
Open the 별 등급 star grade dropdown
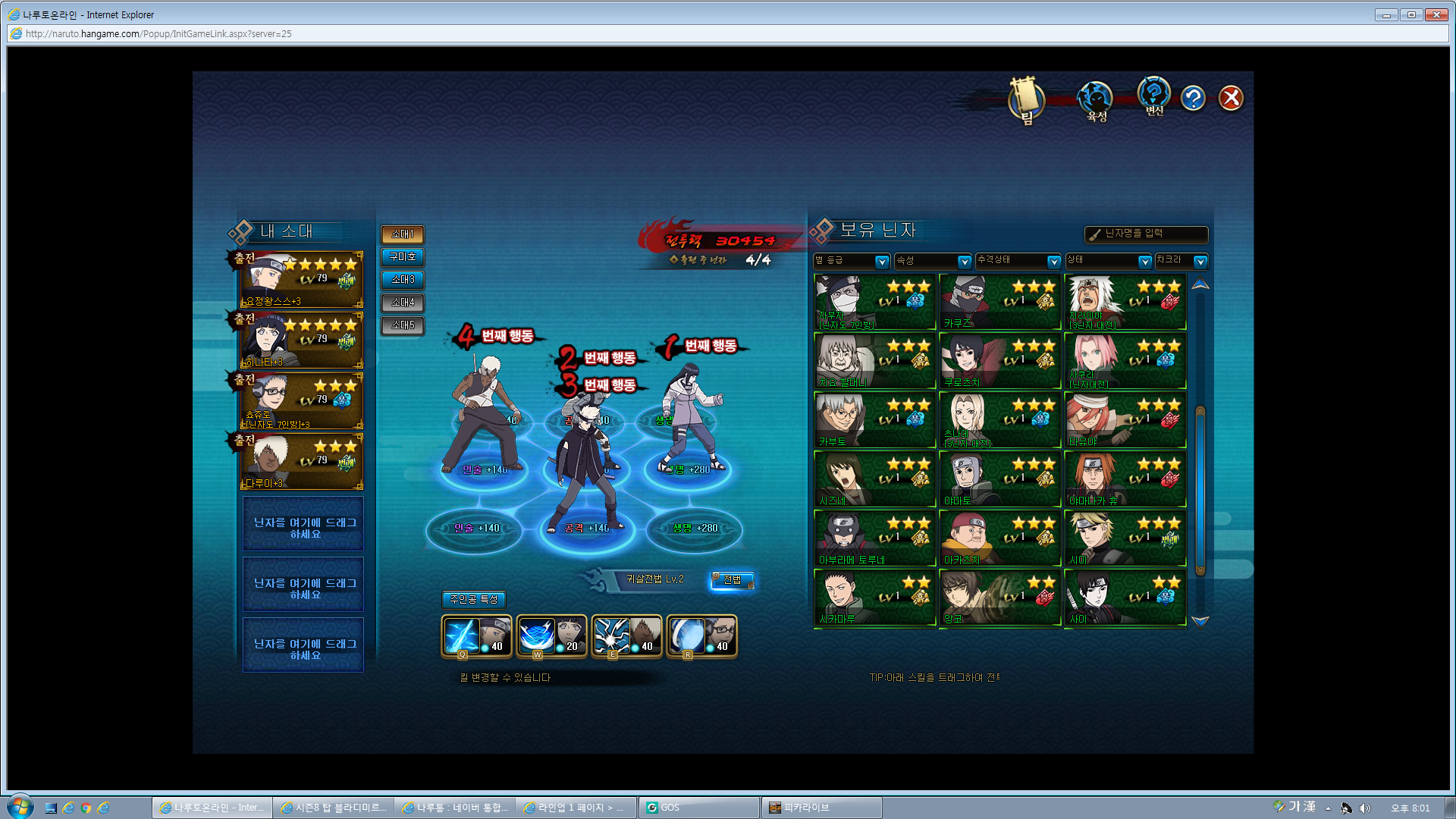[x=852, y=261]
